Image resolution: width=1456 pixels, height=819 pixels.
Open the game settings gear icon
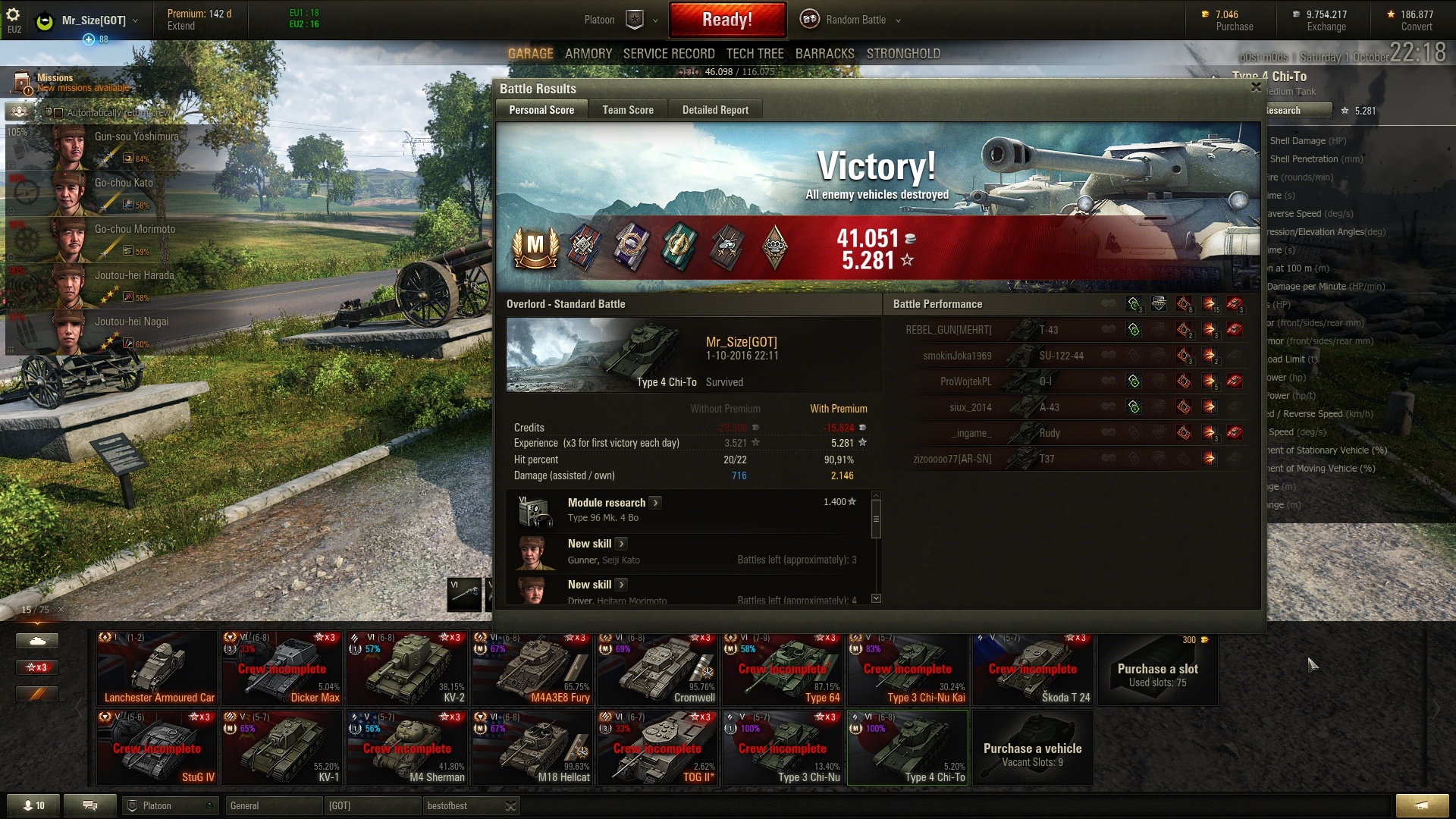tap(13, 14)
